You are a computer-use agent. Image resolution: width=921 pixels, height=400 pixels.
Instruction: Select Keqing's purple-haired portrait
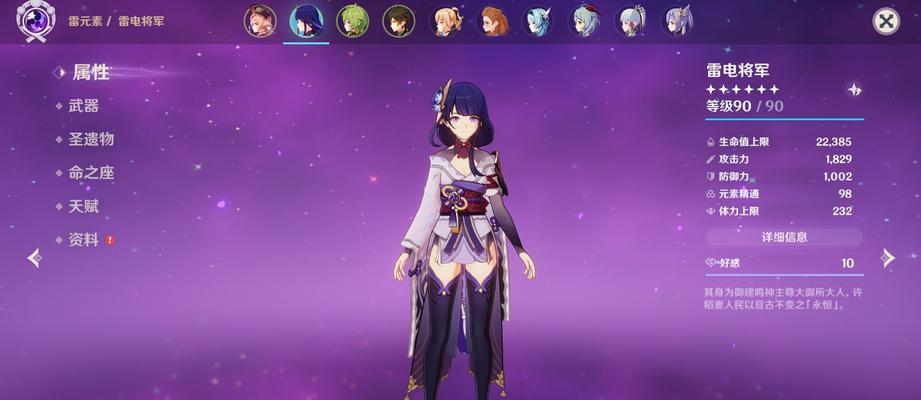coord(677,21)
